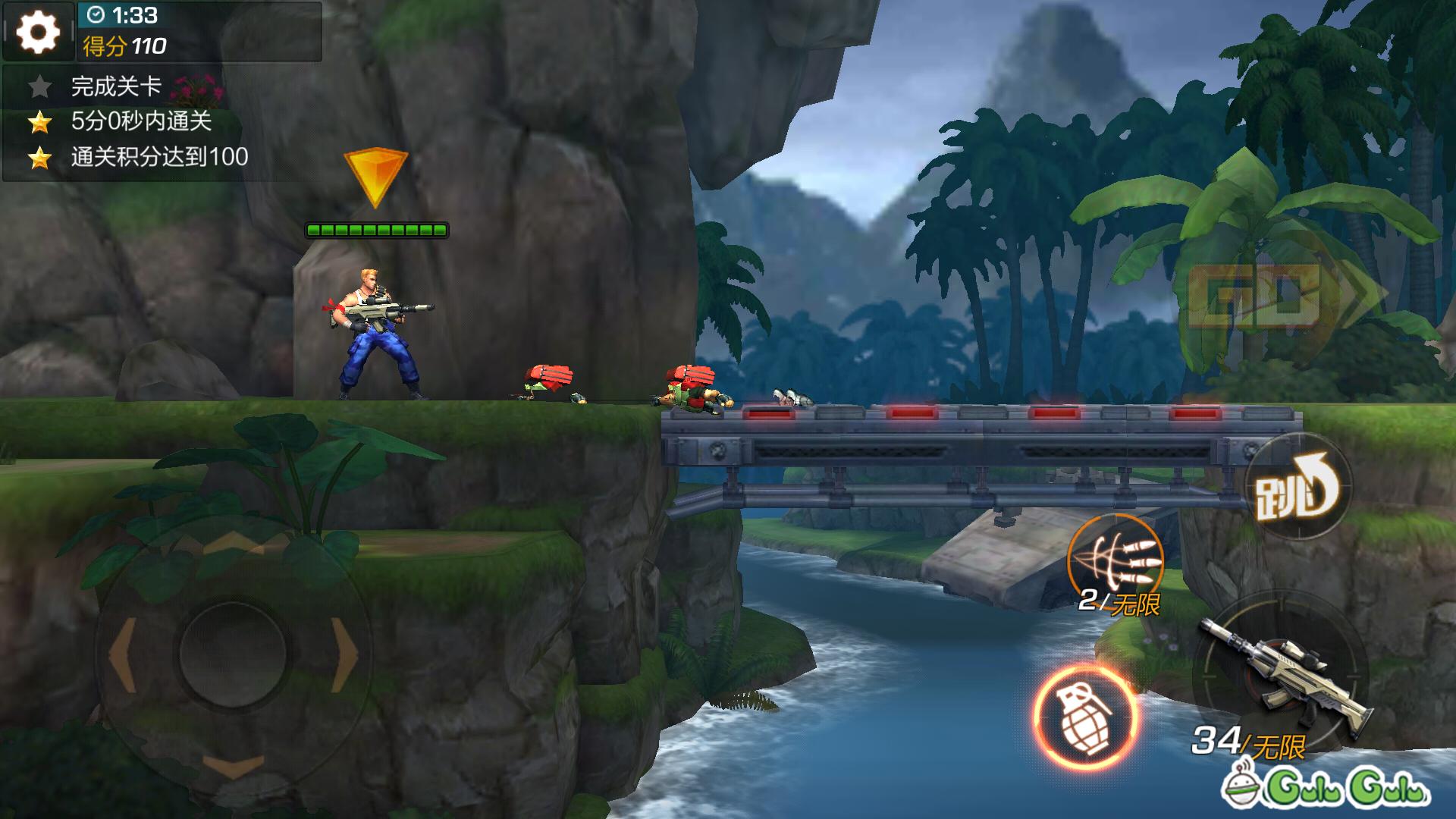Click the virtual joystick center knob
Screen dimensions: 1456x819
tap(233, 654)
